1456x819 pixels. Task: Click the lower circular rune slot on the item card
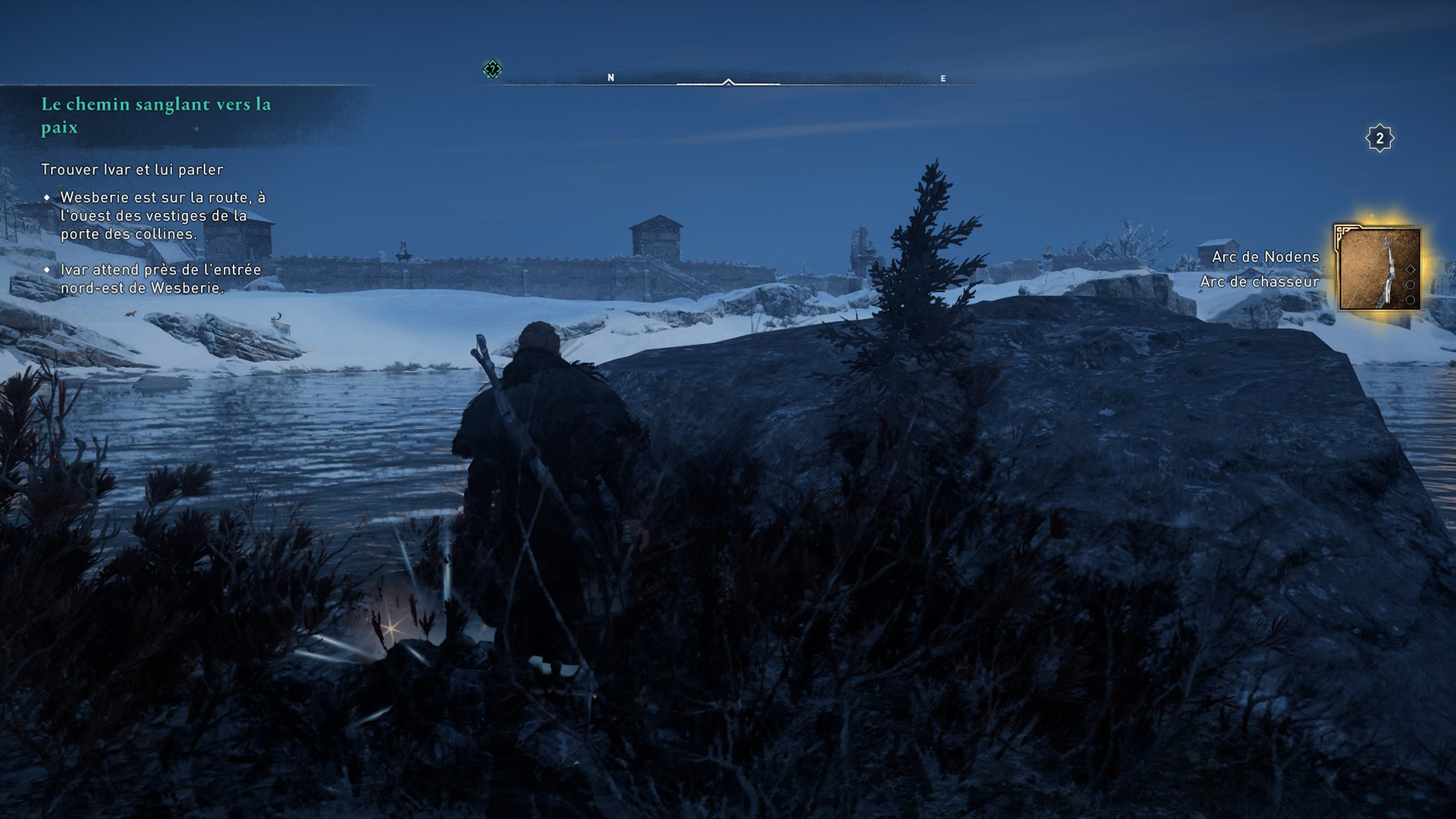point(1410,299)
